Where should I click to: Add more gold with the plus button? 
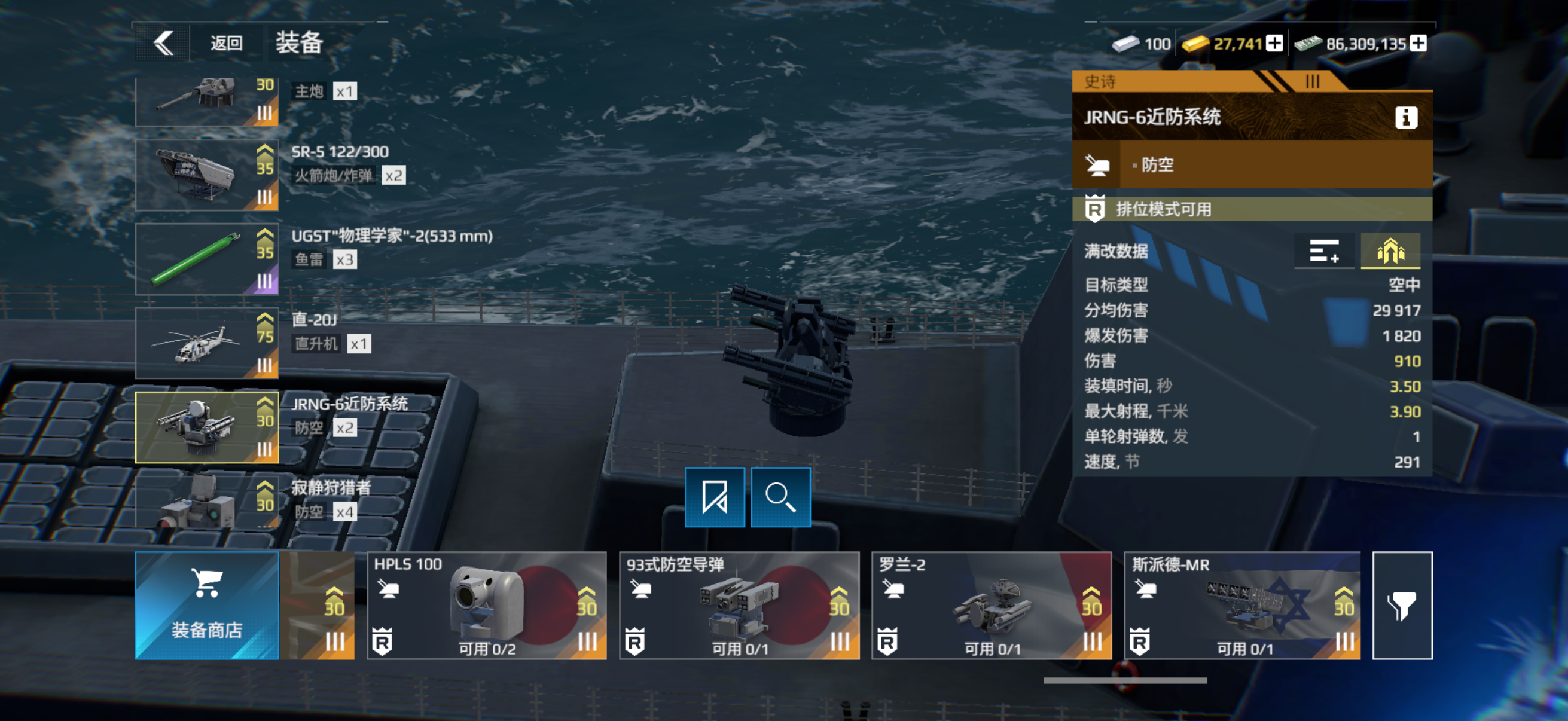click(1274, 43)
